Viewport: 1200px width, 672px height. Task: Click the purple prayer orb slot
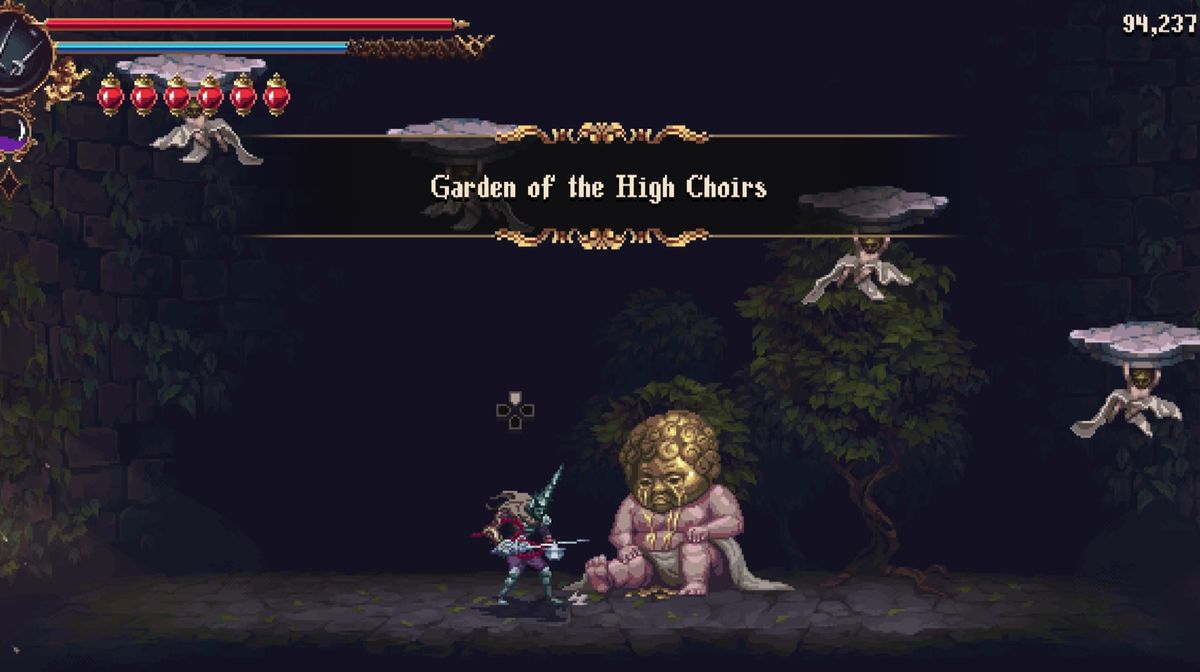point(14,133)
